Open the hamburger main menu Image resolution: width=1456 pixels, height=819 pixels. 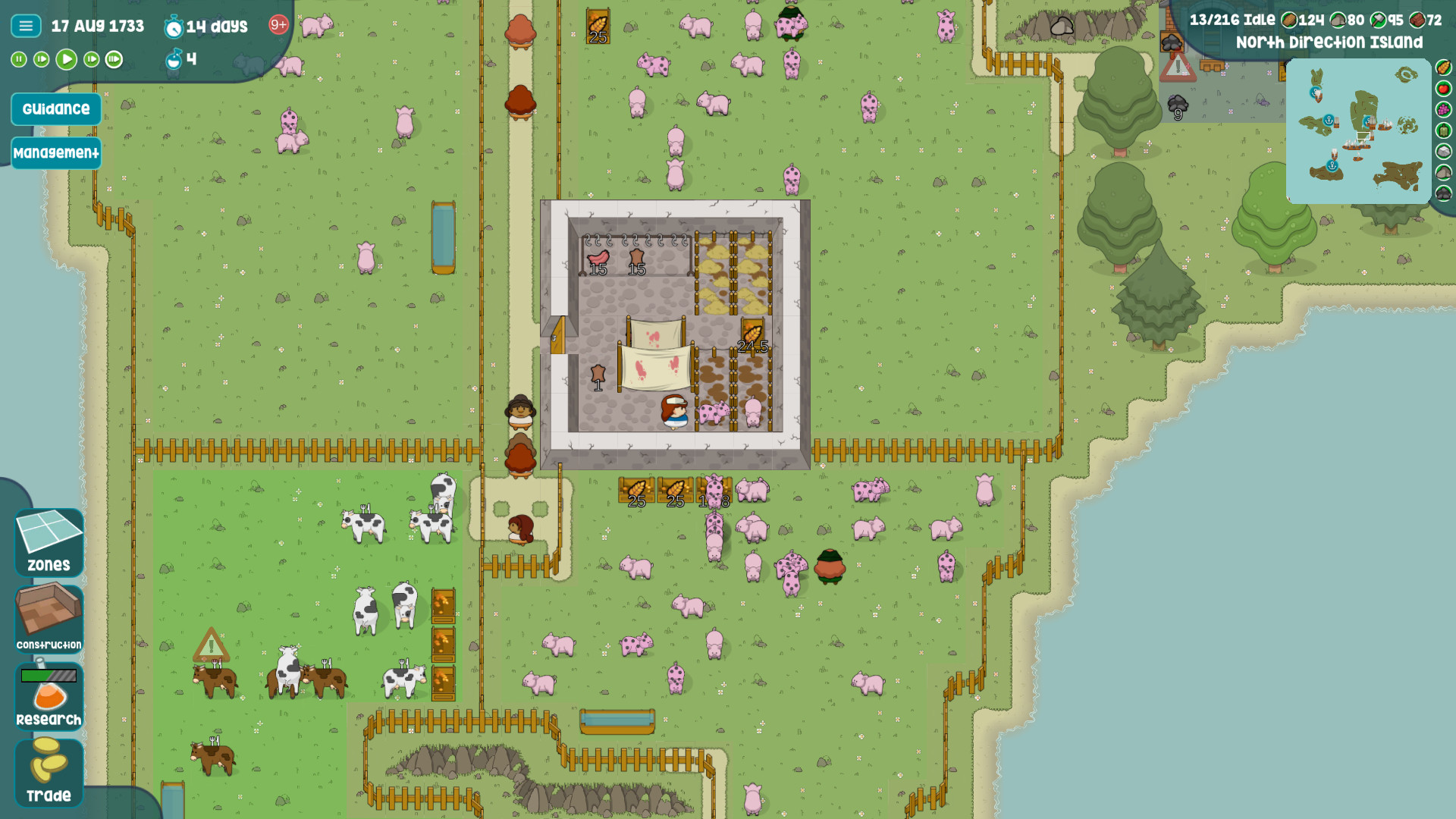pos(25,25)
